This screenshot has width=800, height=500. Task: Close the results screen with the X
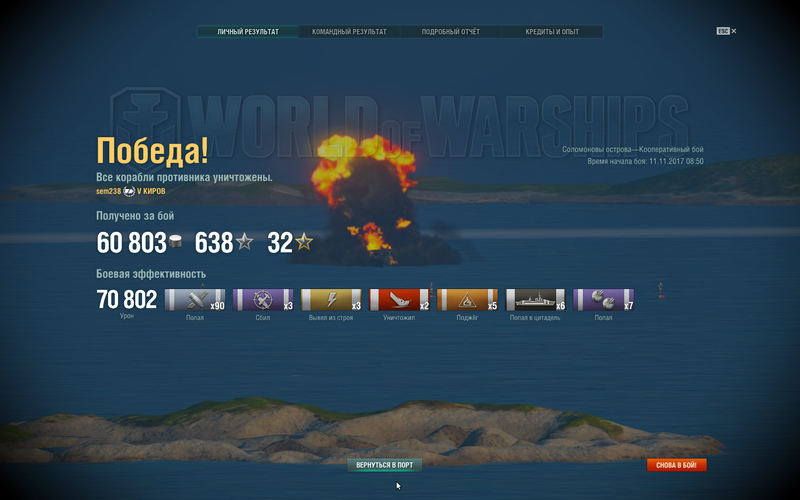tap(733, 31)
